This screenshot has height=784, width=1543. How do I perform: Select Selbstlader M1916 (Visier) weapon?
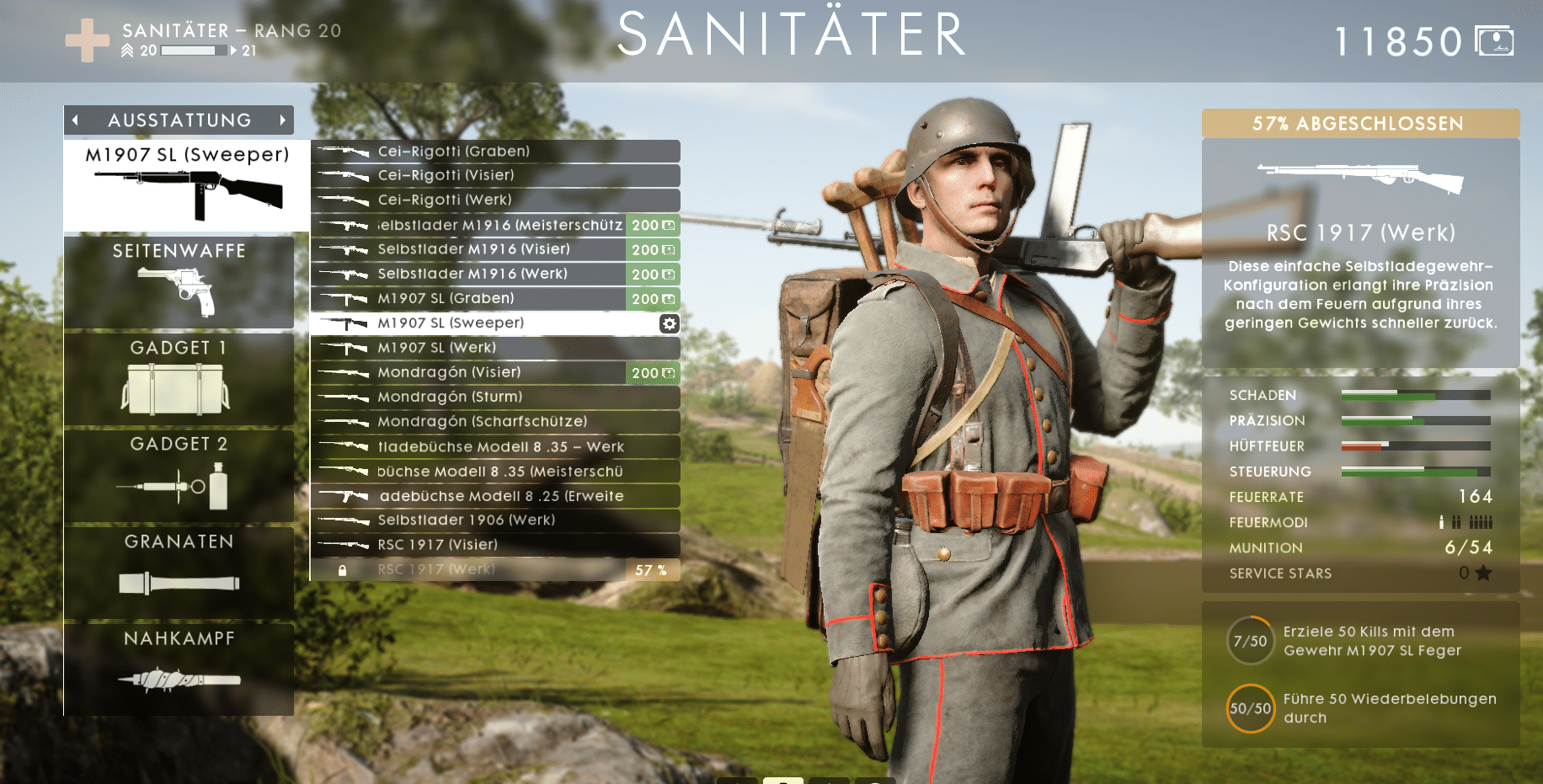coord(495,249)
